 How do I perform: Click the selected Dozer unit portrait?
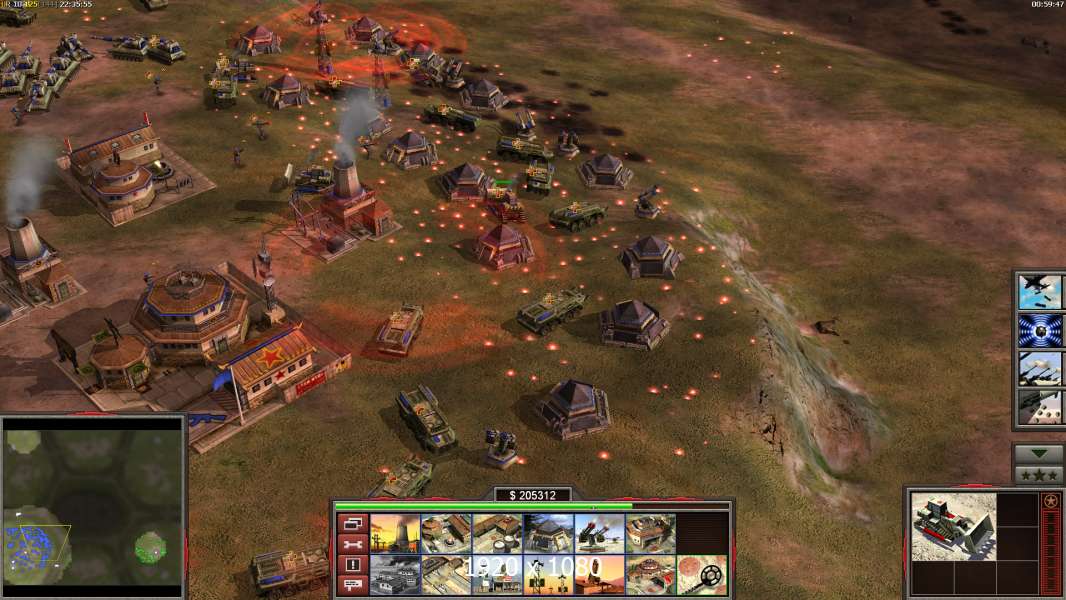pyautogui.click(x=953, y=527)
